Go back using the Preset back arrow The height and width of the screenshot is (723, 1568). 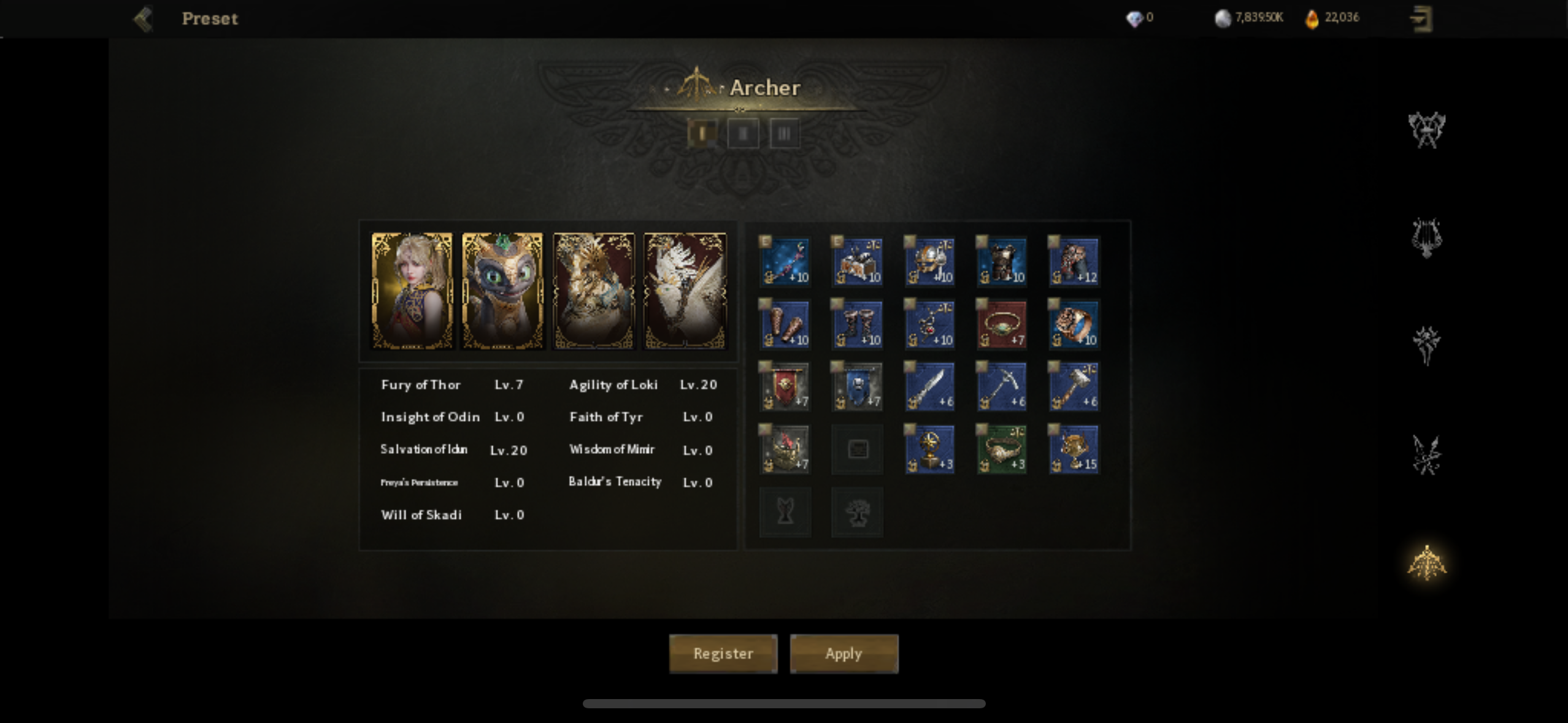click(143, 19)
